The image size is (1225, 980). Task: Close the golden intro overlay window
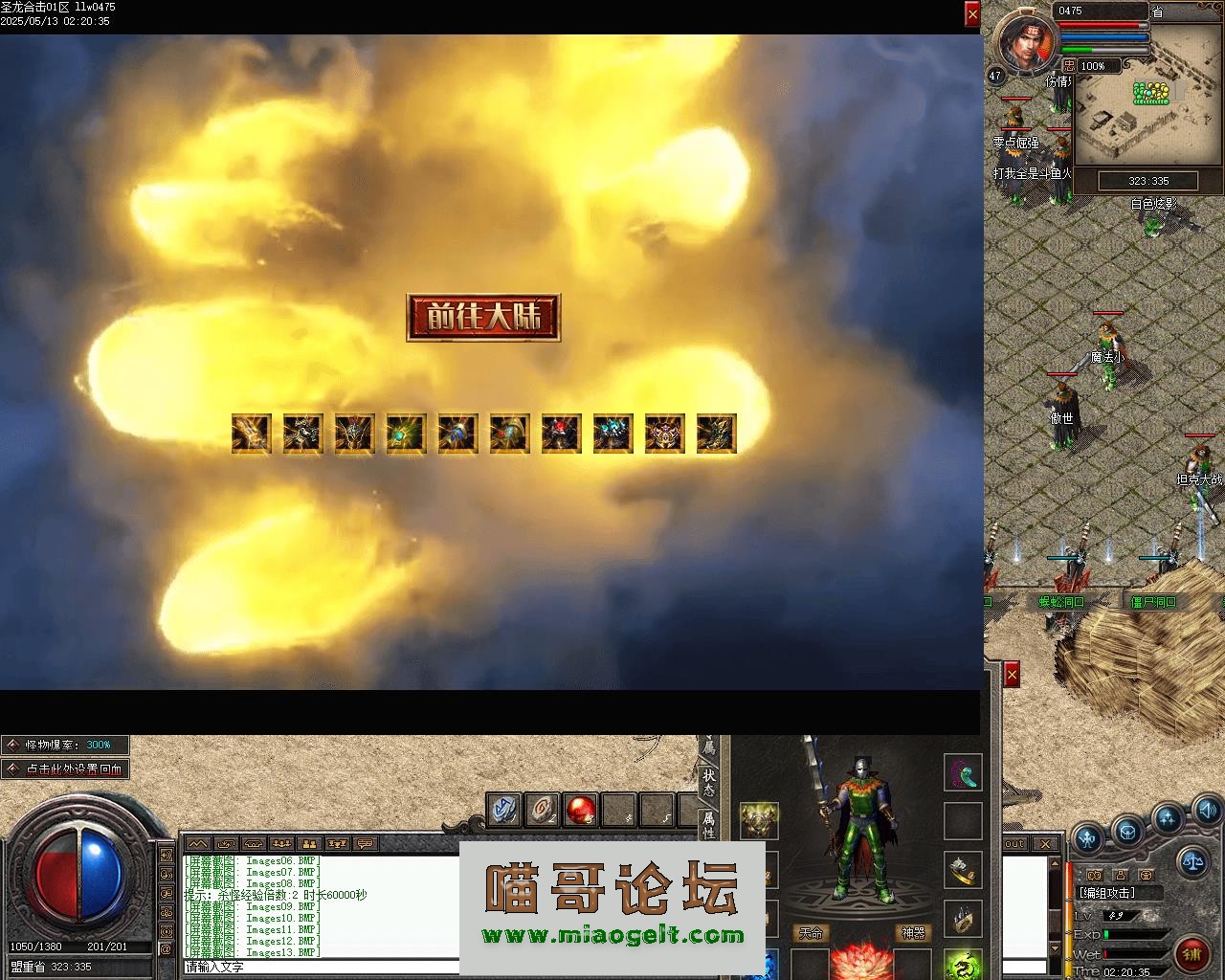[972, 14]
